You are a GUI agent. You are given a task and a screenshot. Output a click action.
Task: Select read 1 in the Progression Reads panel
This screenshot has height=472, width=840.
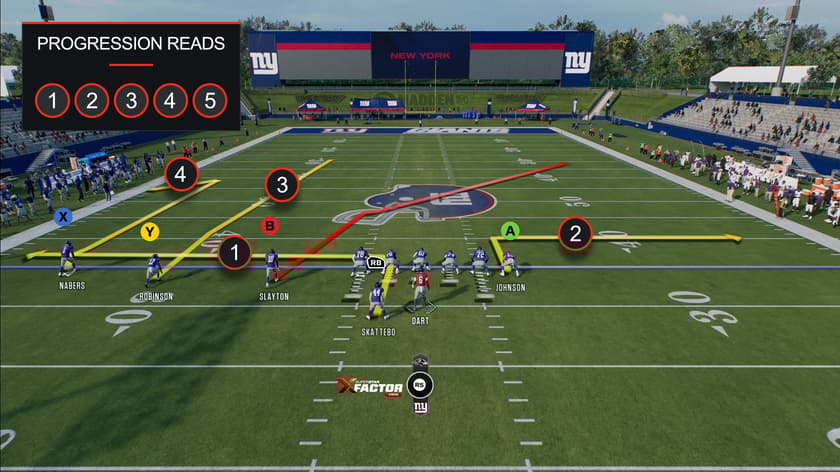(52, 100)
